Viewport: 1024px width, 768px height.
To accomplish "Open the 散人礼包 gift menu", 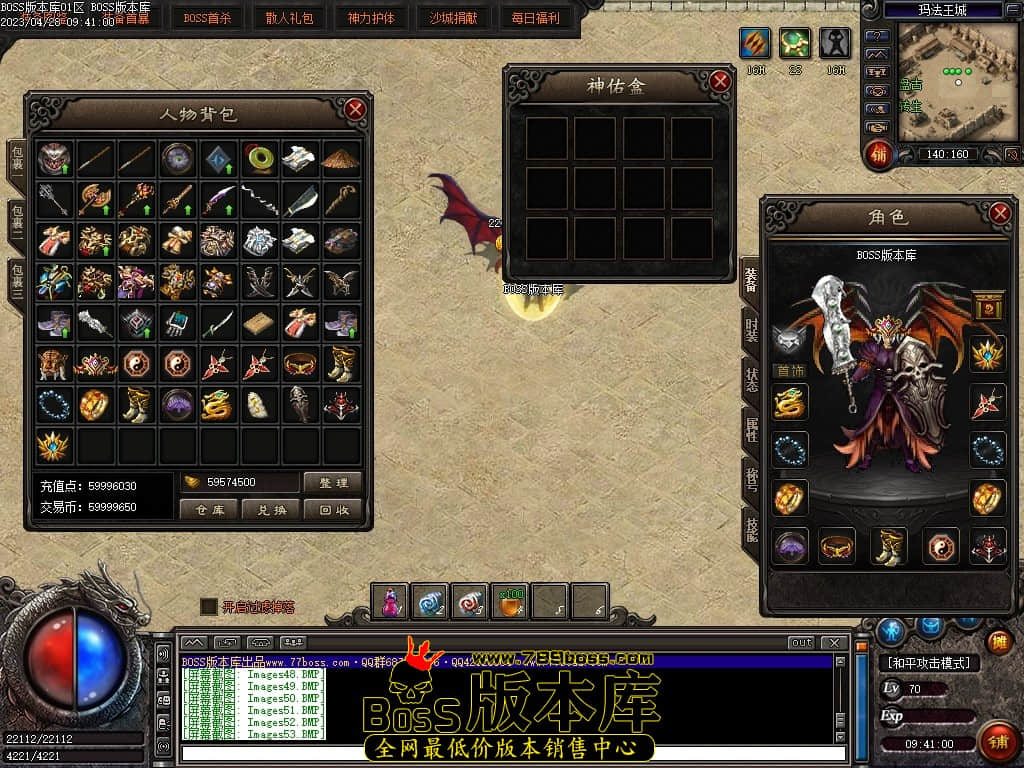I will tap(289, 17).
